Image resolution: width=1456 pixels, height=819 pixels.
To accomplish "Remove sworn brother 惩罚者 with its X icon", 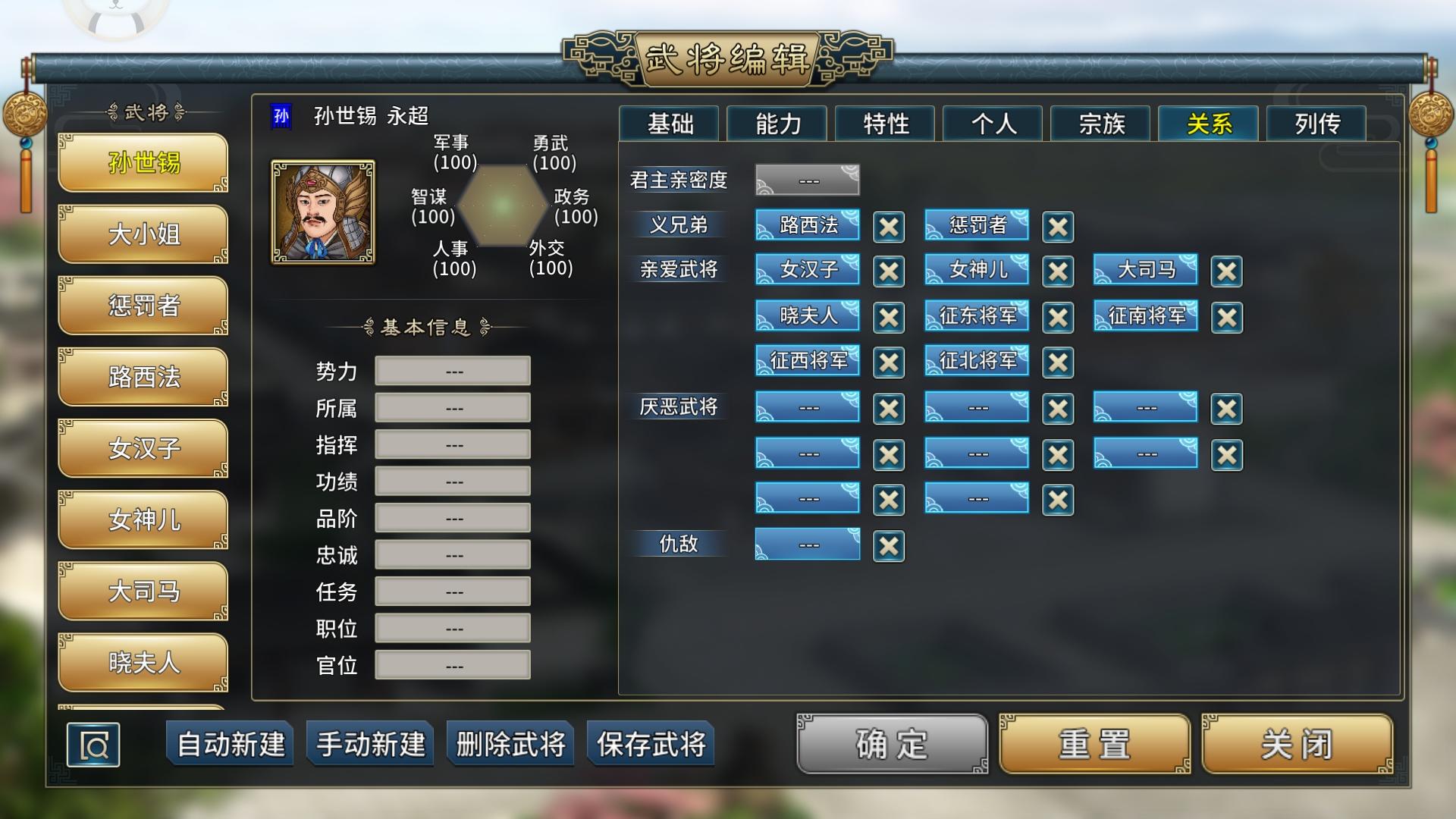I will tap(1058, 226).
